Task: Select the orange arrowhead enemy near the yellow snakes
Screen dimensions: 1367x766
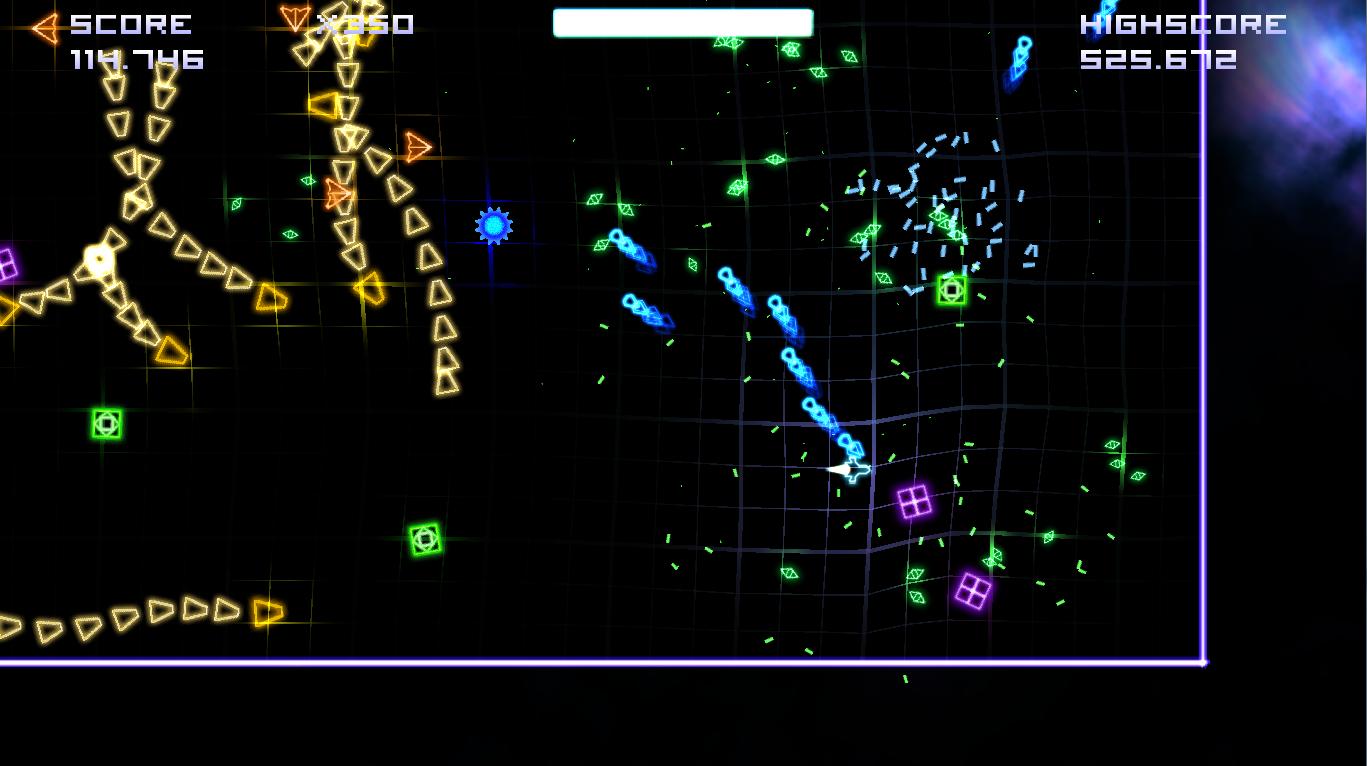Action: (x=418, y=146)
